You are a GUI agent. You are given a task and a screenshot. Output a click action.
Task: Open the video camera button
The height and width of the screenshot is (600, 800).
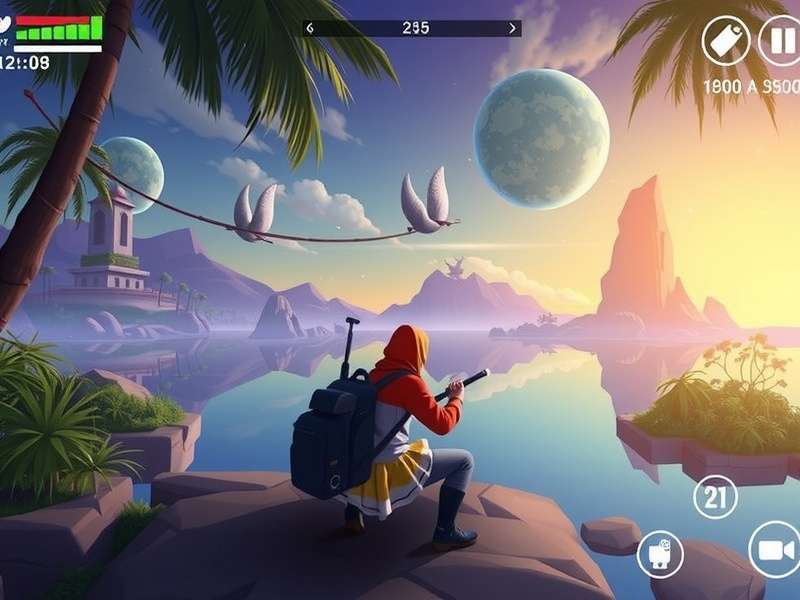(x=775, y=550)
